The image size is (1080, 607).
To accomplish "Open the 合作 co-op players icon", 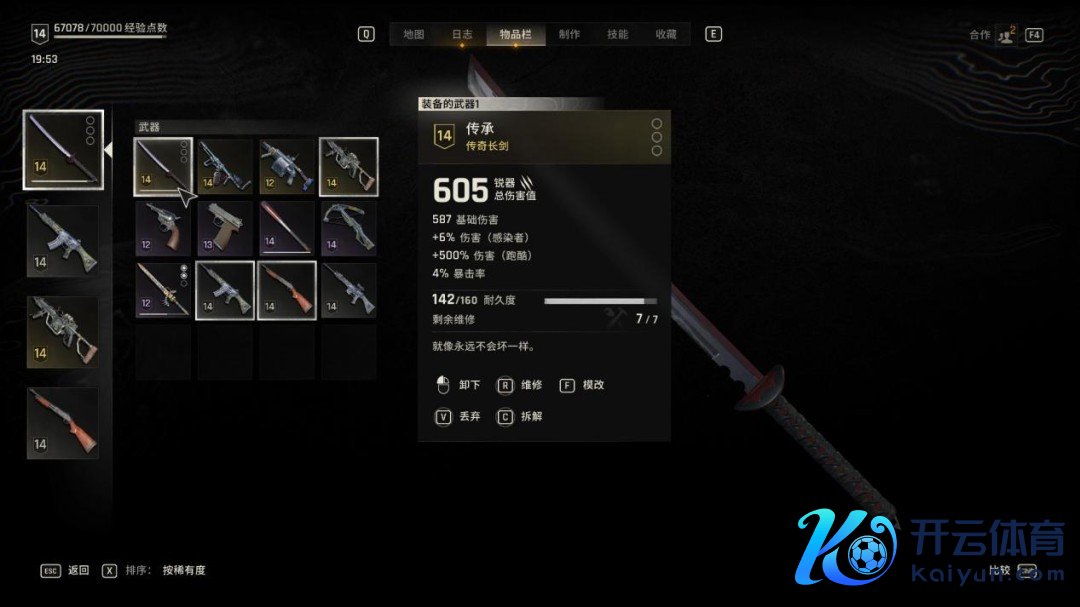I will tap(1005, 35).
